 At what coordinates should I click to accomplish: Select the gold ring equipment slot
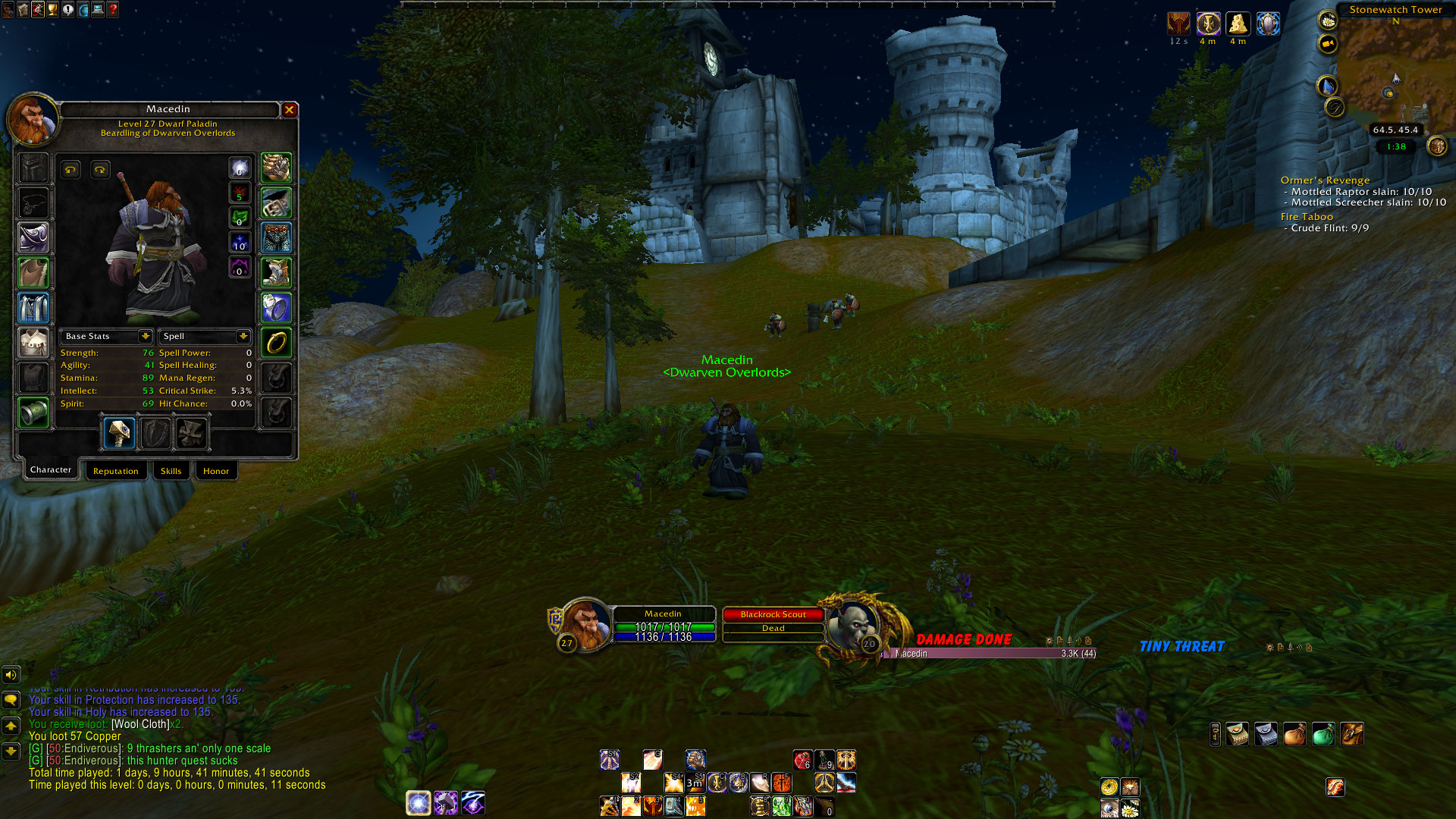pyautogui.click(x=276, y=343)
